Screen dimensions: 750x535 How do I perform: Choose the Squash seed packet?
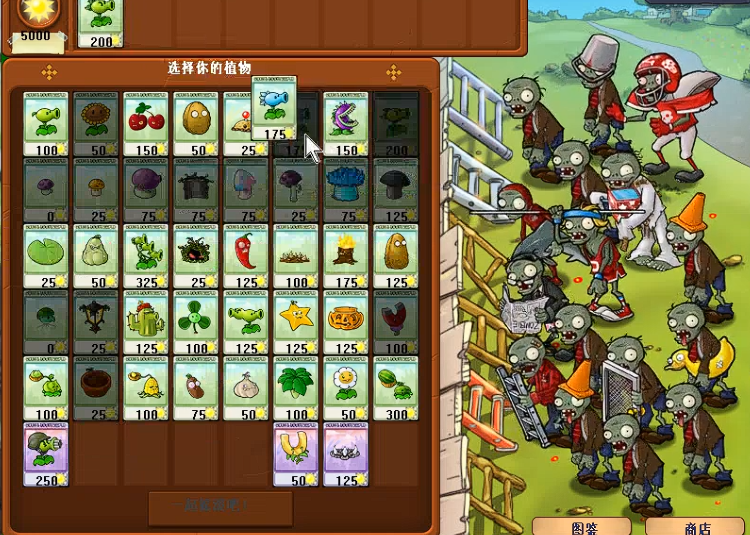pos(96,255)
